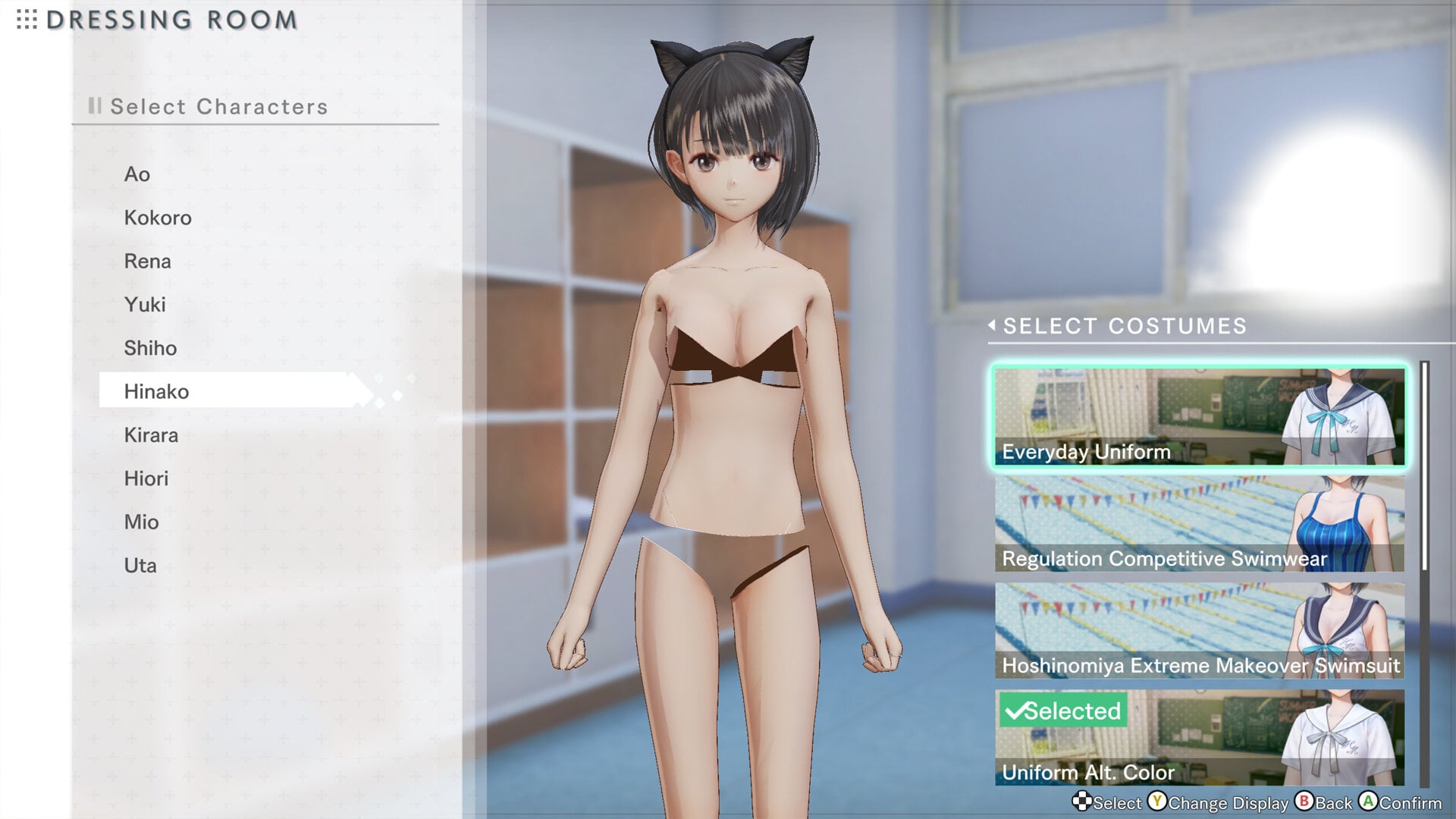Click the green A Confirm button icon
Screen dimensions: 1456x819
point(1367,802)
